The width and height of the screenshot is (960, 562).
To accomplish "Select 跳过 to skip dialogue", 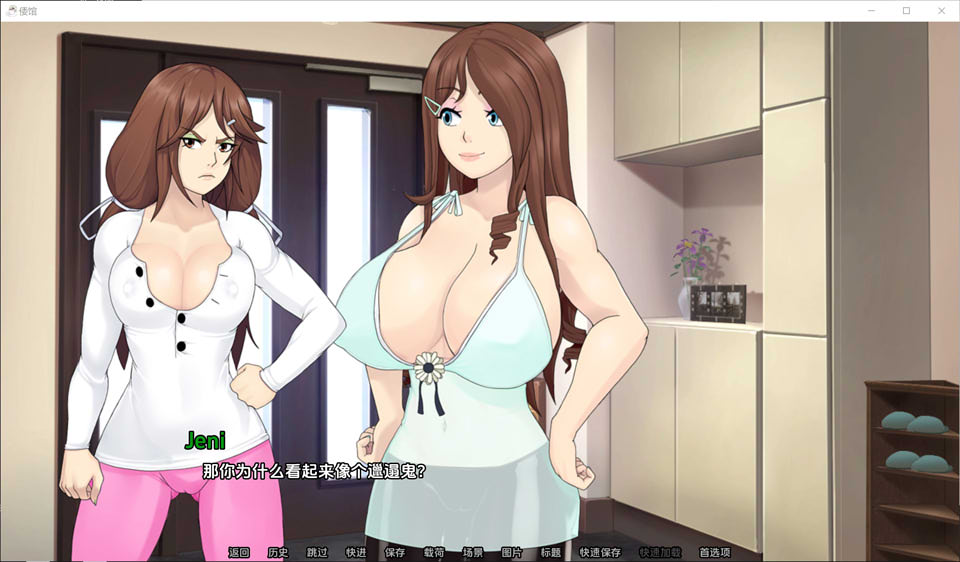I will point(317,552).
